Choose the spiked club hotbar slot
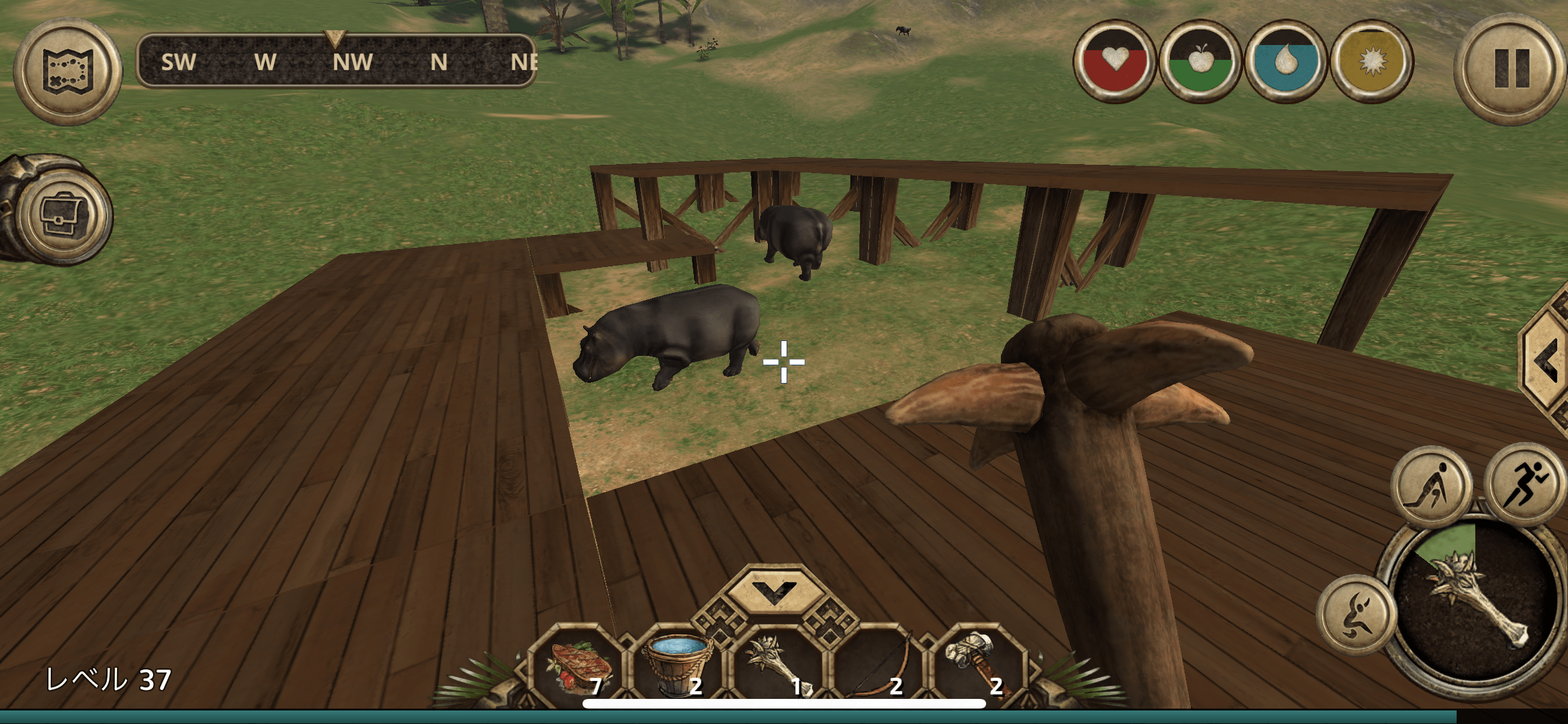This screenshot has height=724, width=1568. pyautogui.click(x=778, y=667)
